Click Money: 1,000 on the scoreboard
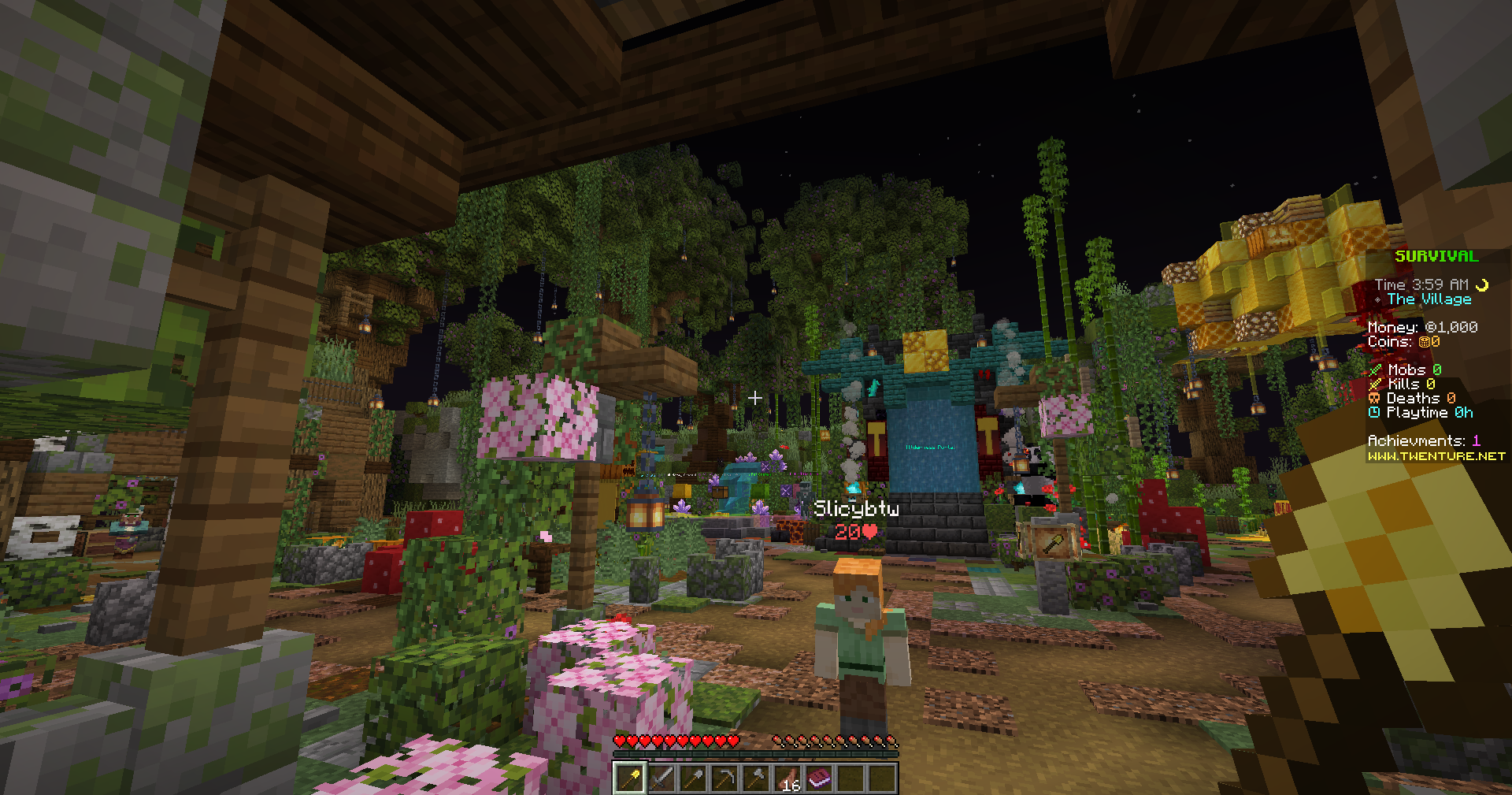 click(1424, 328)
